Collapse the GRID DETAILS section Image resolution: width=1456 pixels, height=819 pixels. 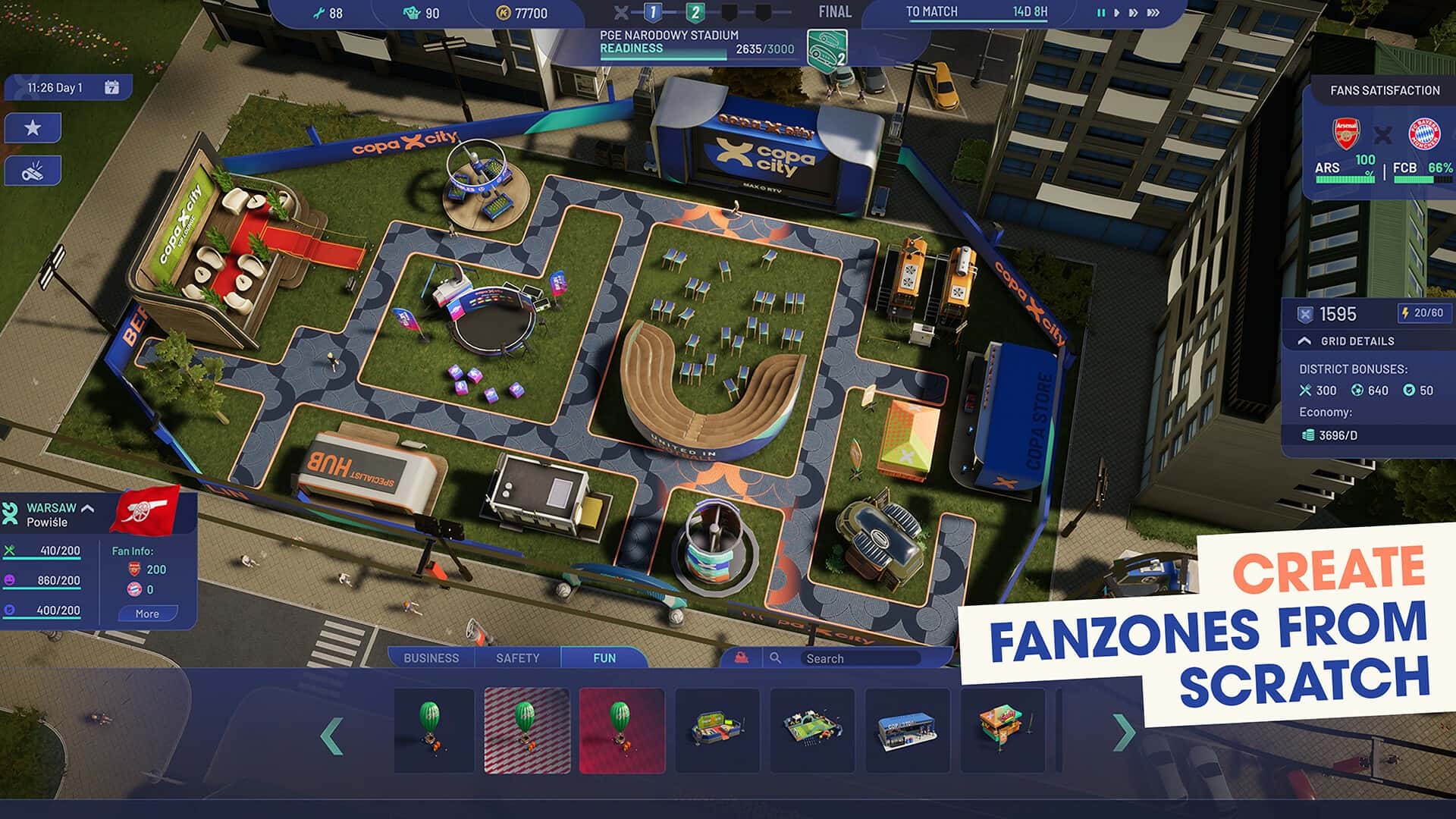(1304, 340)
